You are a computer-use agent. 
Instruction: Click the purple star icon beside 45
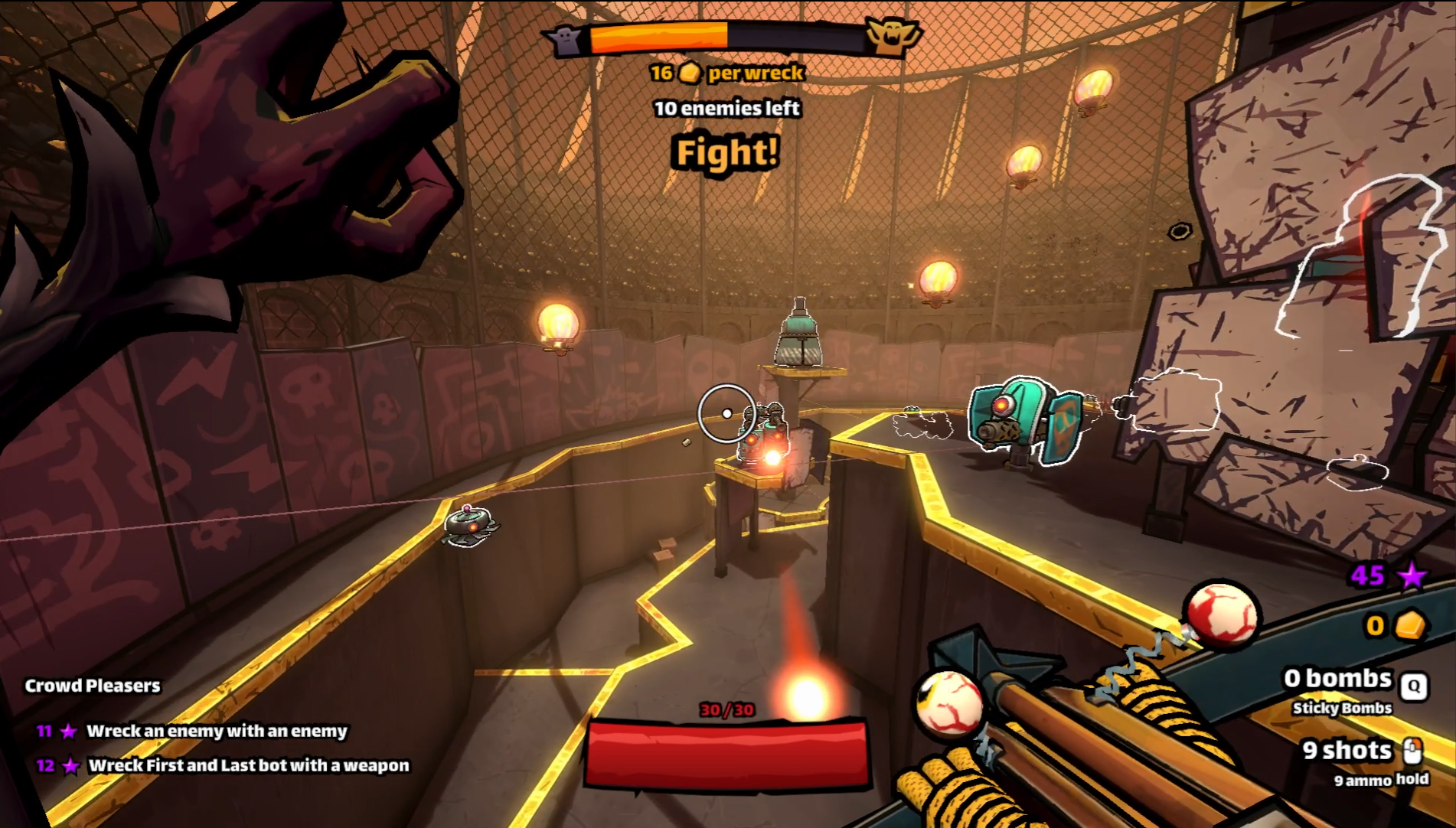click(x=1412, y=575)
